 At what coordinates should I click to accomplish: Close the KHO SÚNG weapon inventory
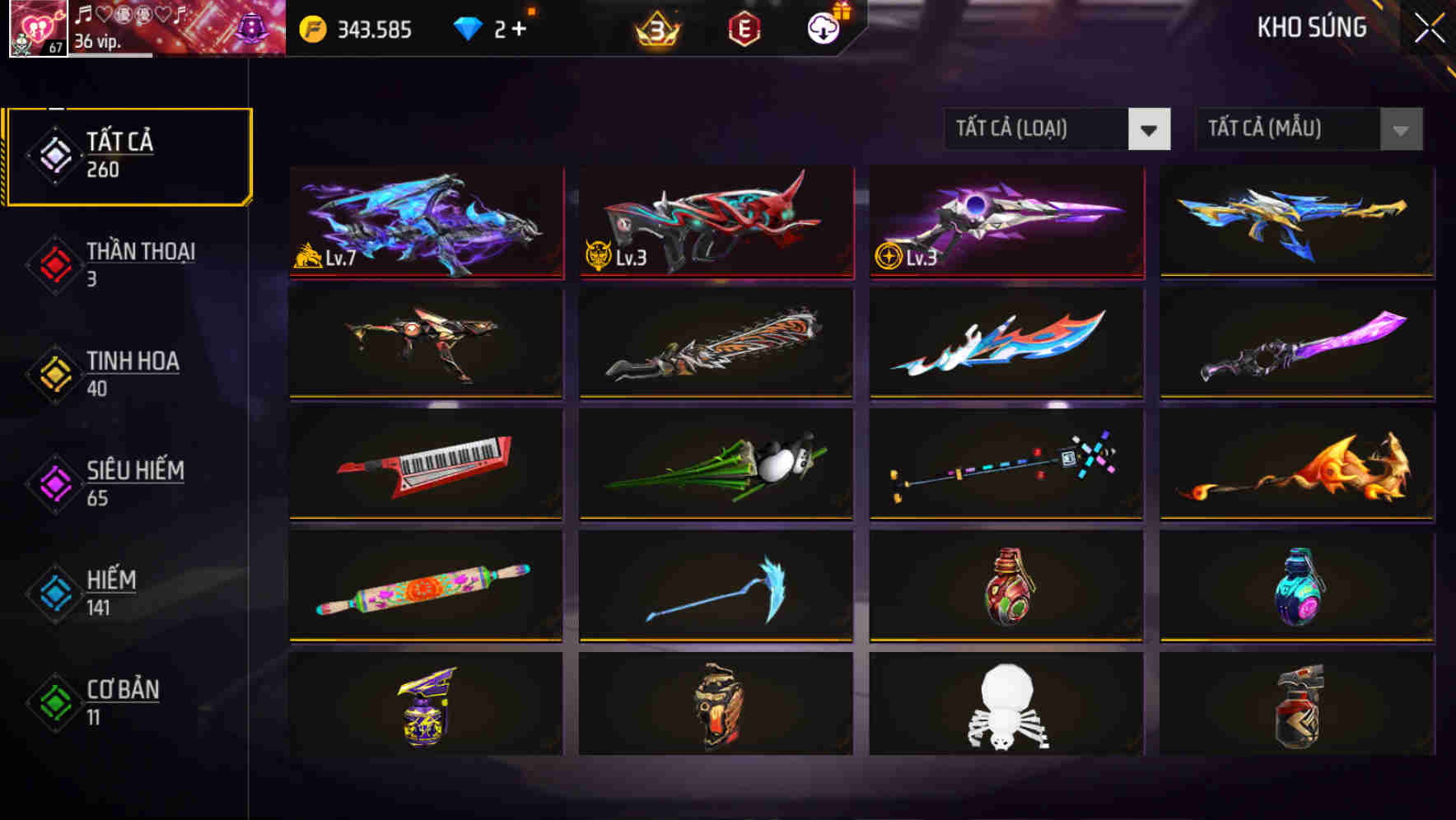click(x=1428, y=27)
